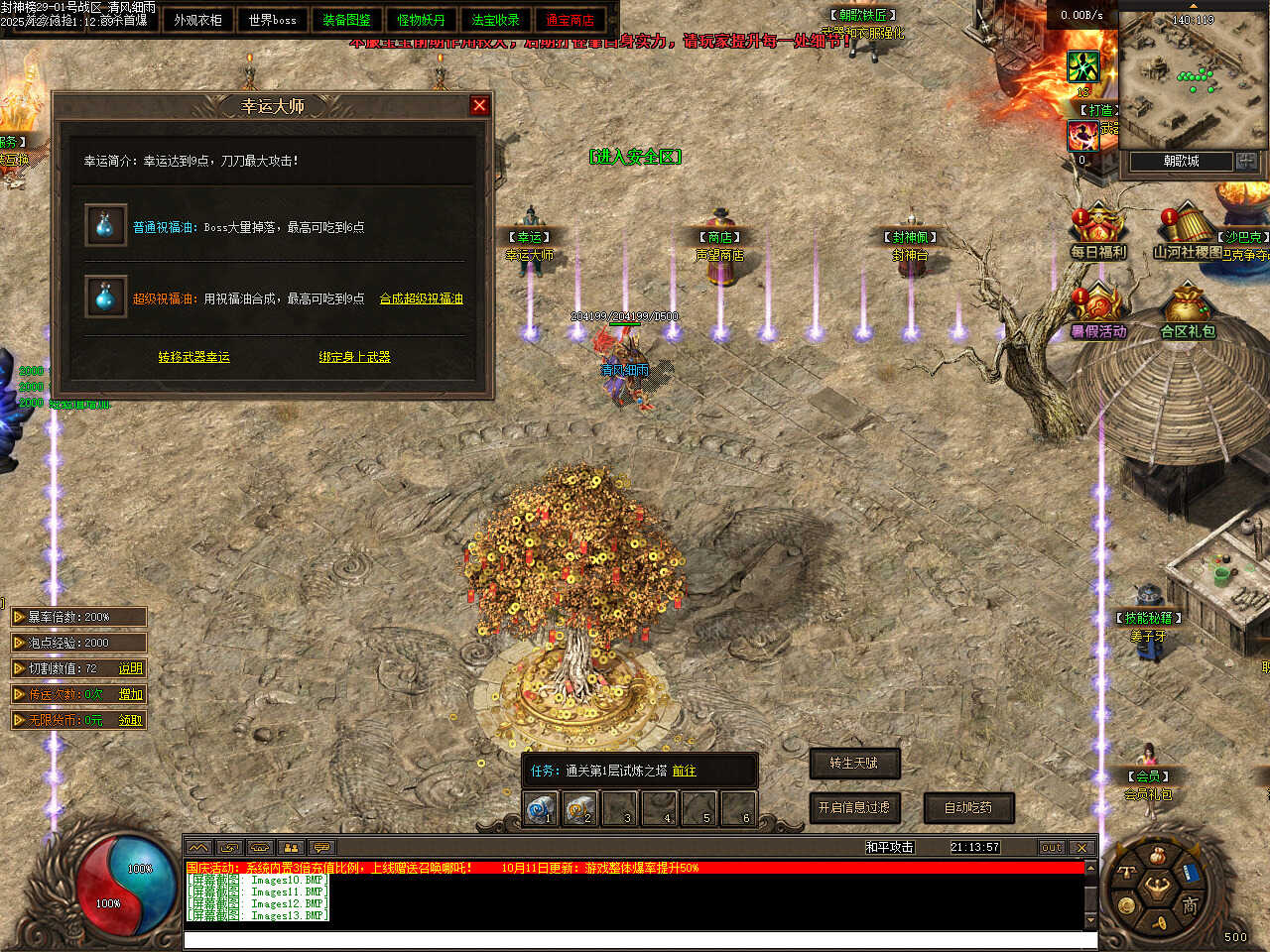The width and height of the screenshot is (1270, 952).
Task: Open the 装备图鉴 menu
Action: click(346, 20)
